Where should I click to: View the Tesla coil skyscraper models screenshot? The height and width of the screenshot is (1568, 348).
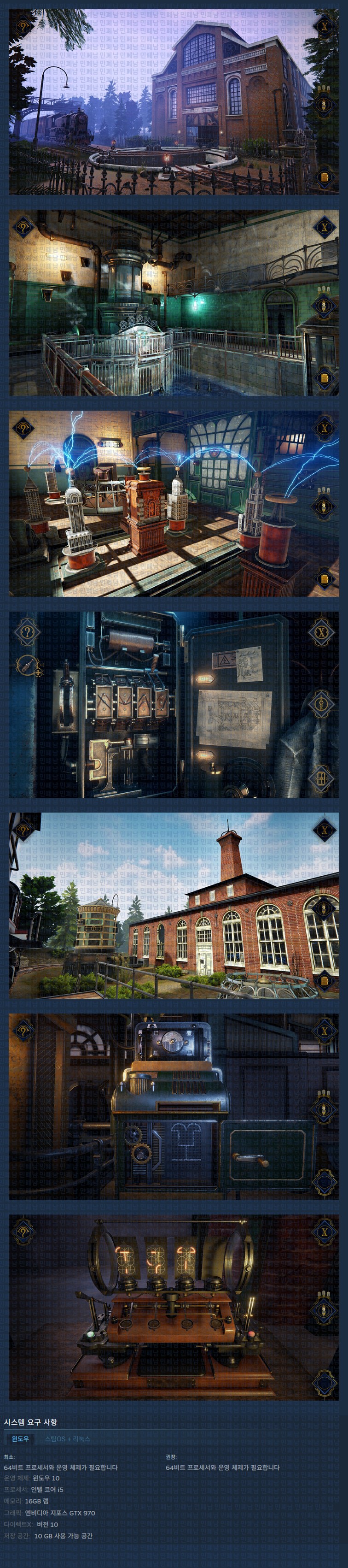point(174,503)
